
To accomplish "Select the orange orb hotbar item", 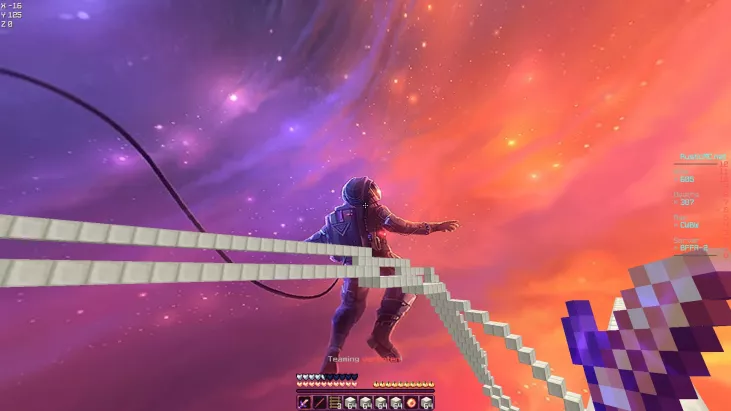I will tap(411, 402).
